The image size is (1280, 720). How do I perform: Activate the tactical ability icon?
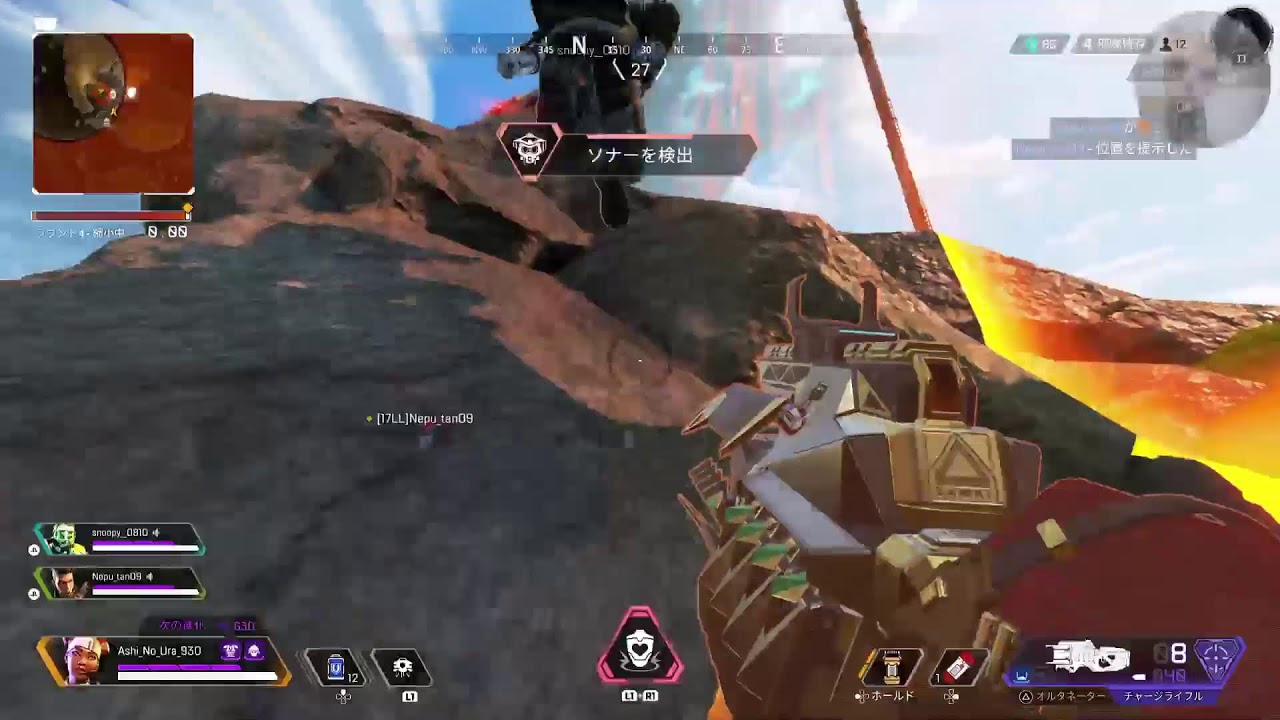click(403, 667)
